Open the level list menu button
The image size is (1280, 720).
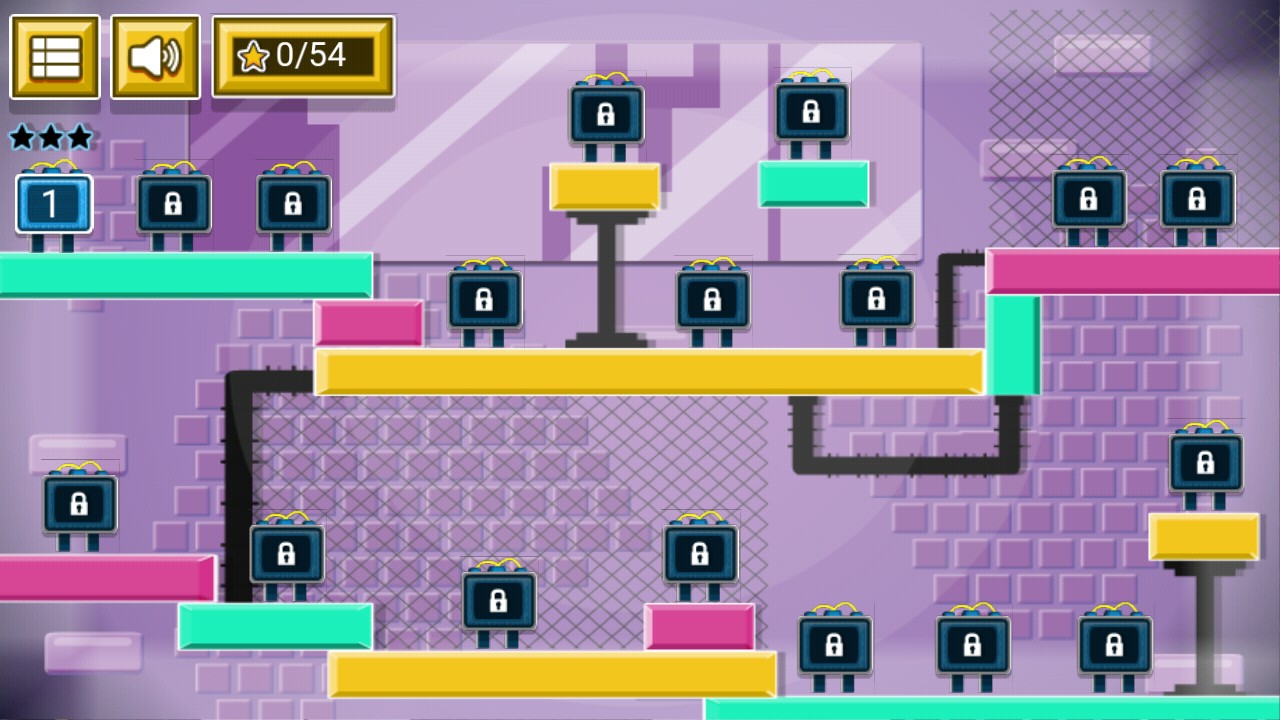click(x=55, y=57)
